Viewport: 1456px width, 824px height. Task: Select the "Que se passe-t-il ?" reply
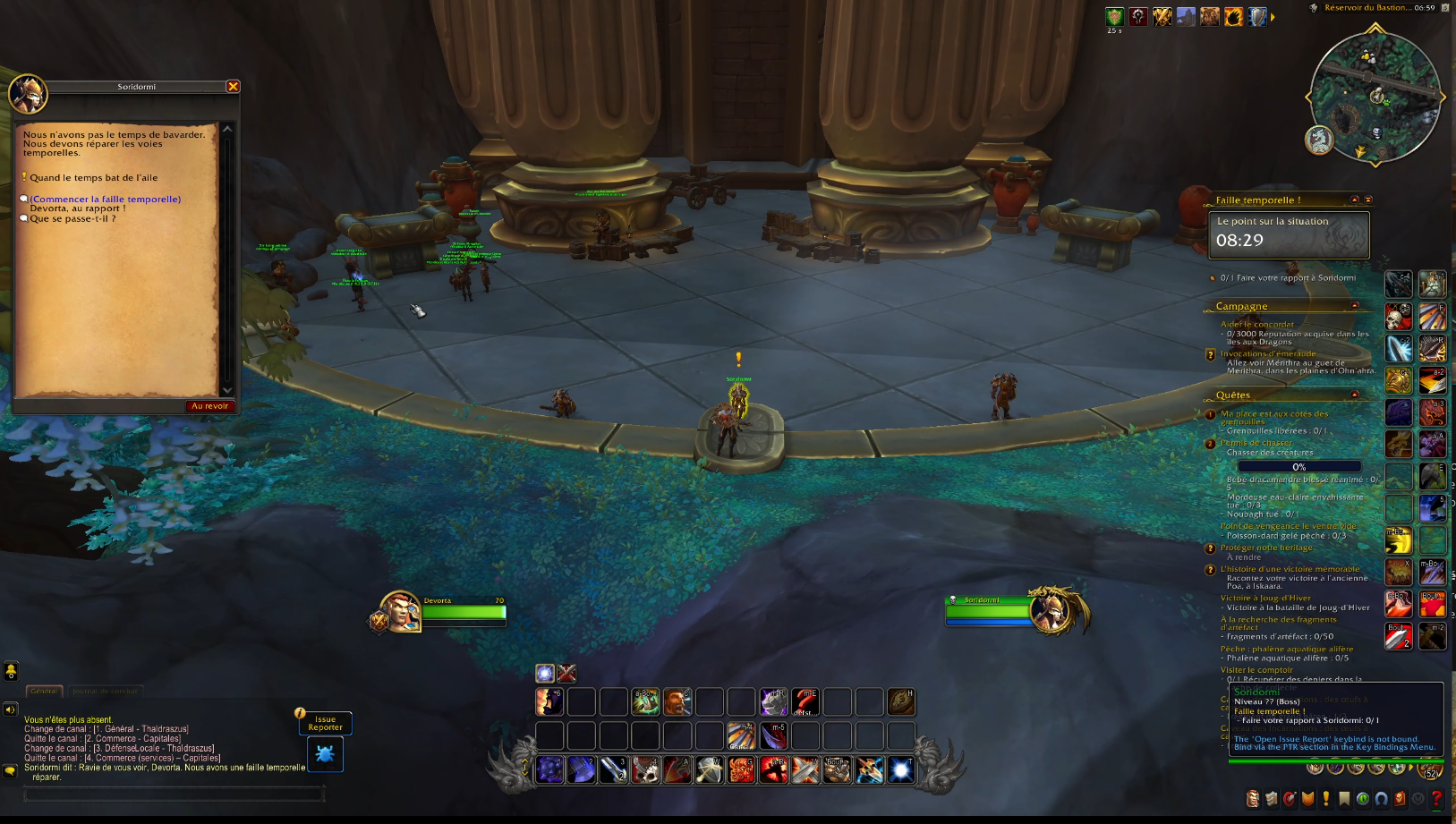coord(72,218)
